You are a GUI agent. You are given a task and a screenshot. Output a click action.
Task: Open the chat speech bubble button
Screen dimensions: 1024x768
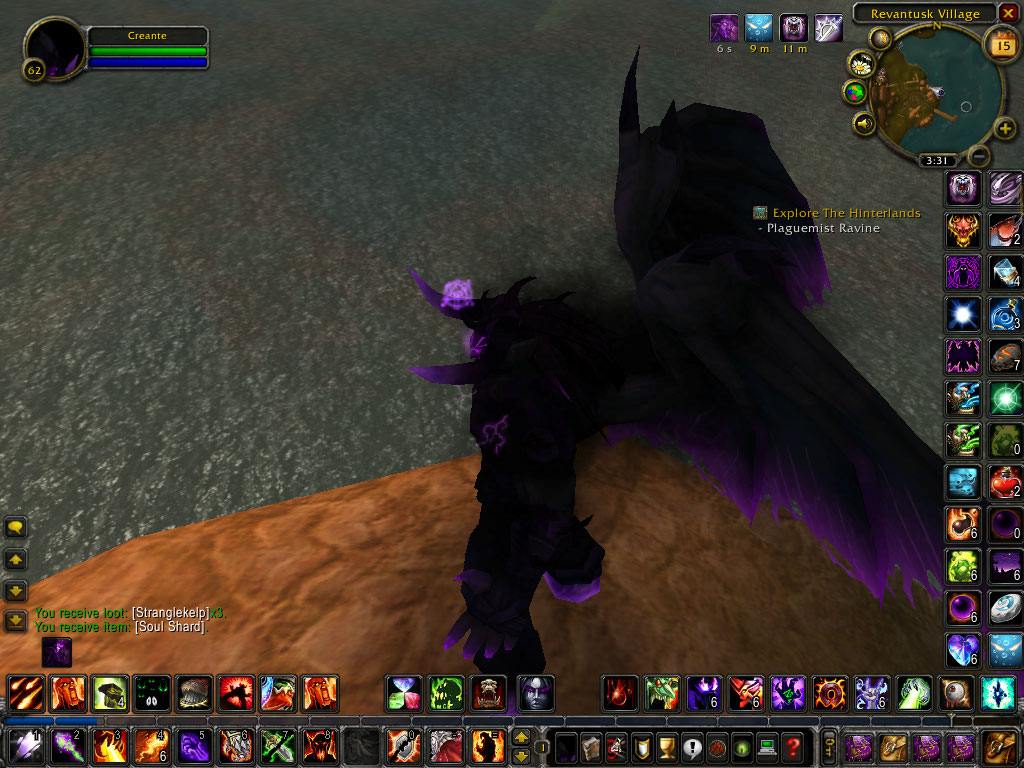(15, 527)
